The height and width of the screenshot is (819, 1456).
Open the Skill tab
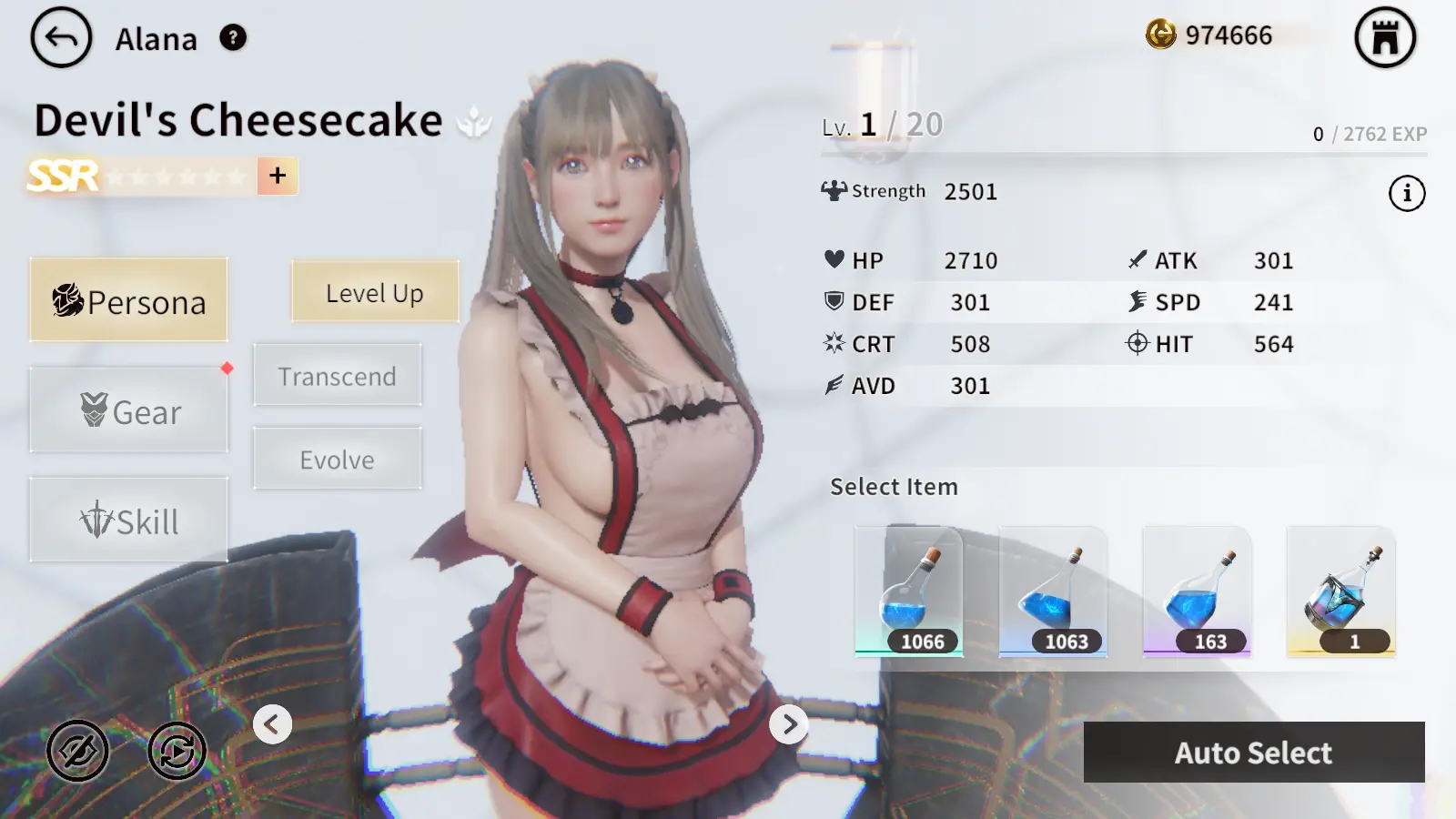click(x=129, y=521)
